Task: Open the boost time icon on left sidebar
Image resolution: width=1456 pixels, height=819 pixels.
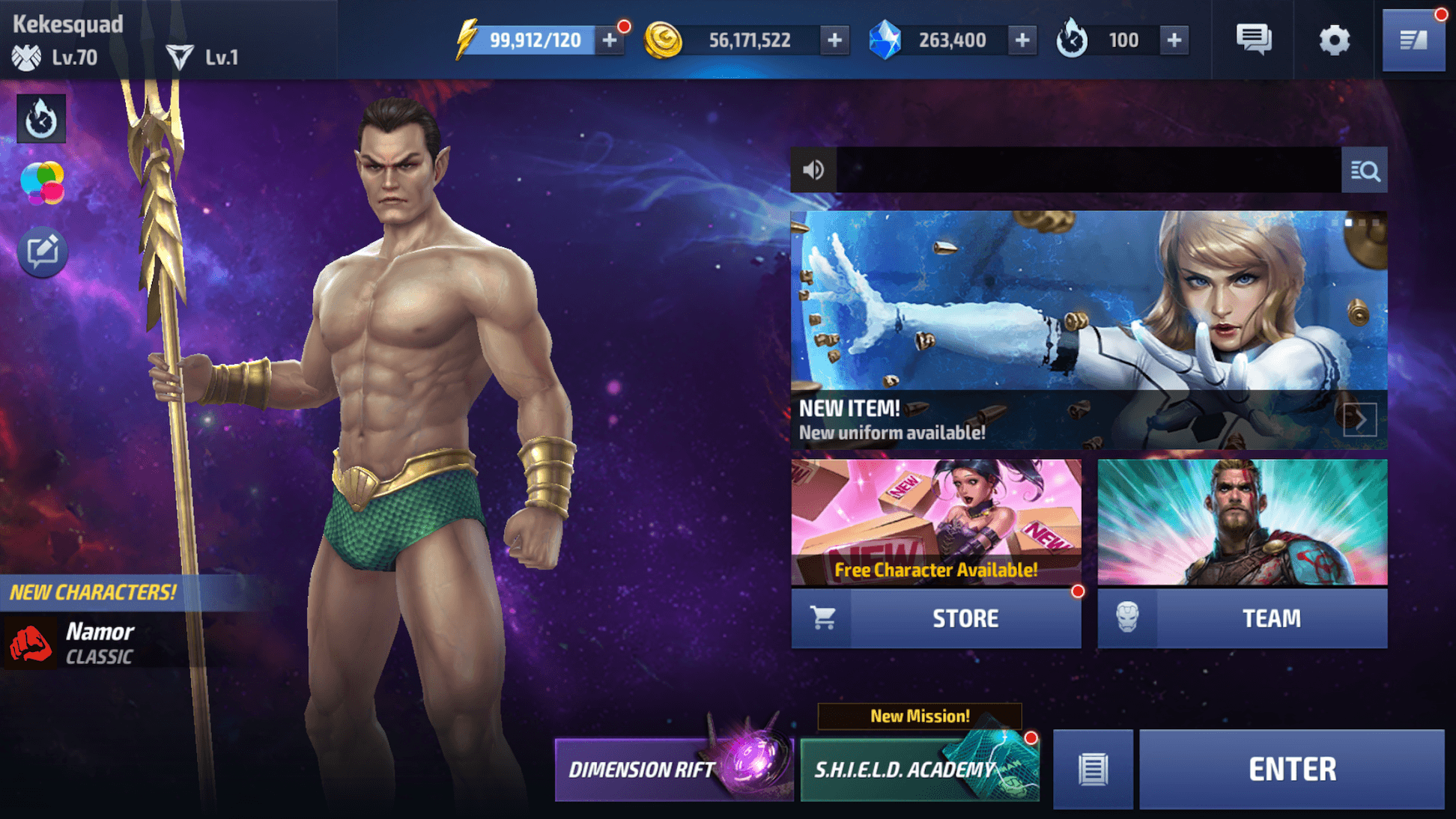Action: point(41,120)
